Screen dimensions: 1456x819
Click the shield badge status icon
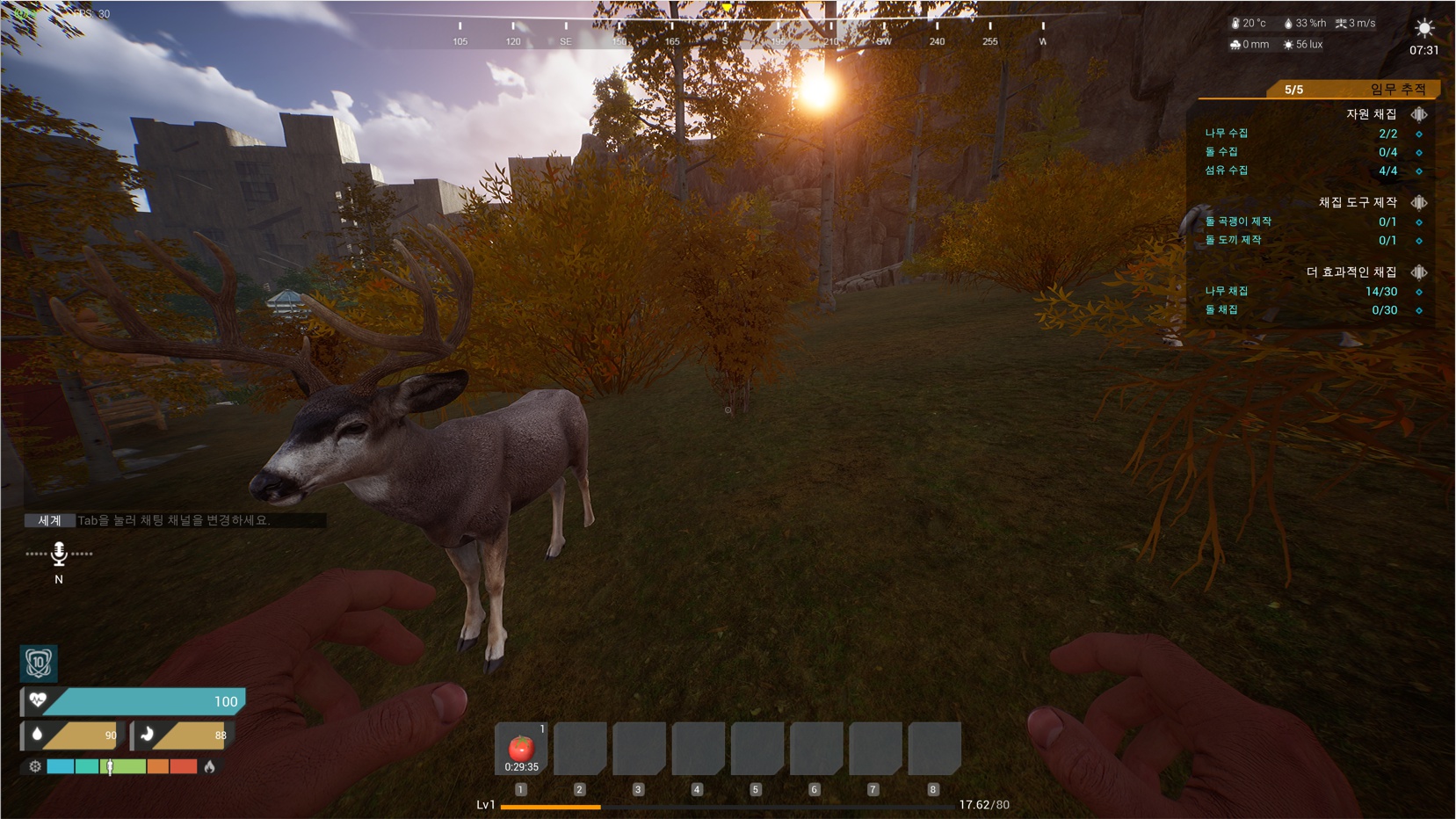(39, 663)
